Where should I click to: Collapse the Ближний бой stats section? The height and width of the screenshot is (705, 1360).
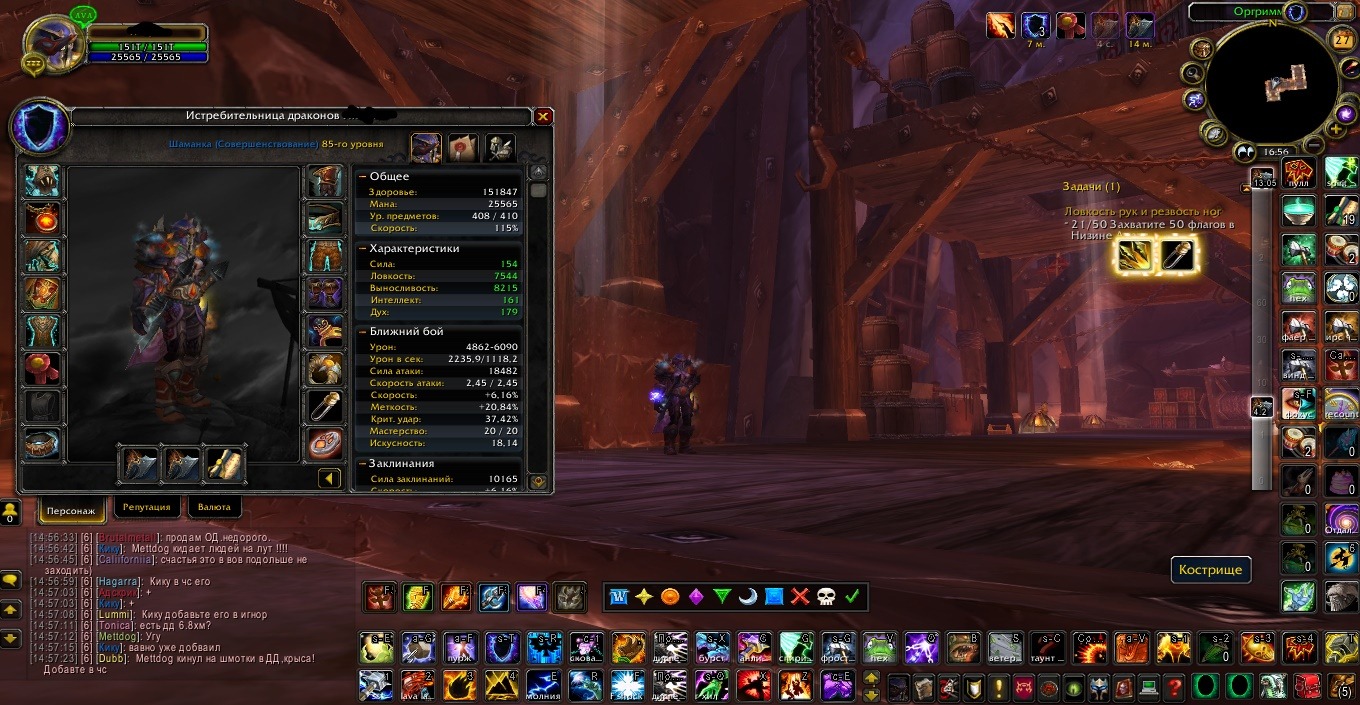click(x=363, y=332)
